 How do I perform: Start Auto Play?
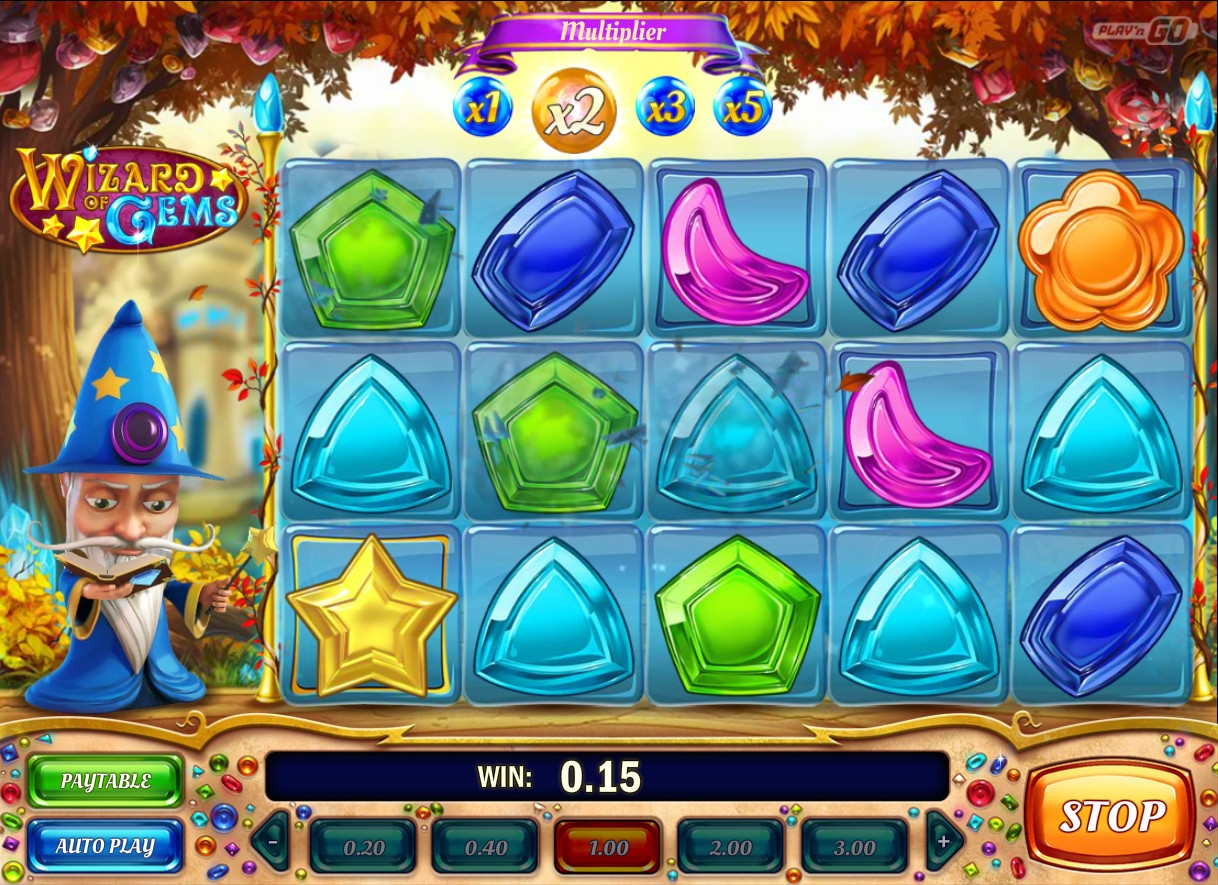tap(105, 846)
